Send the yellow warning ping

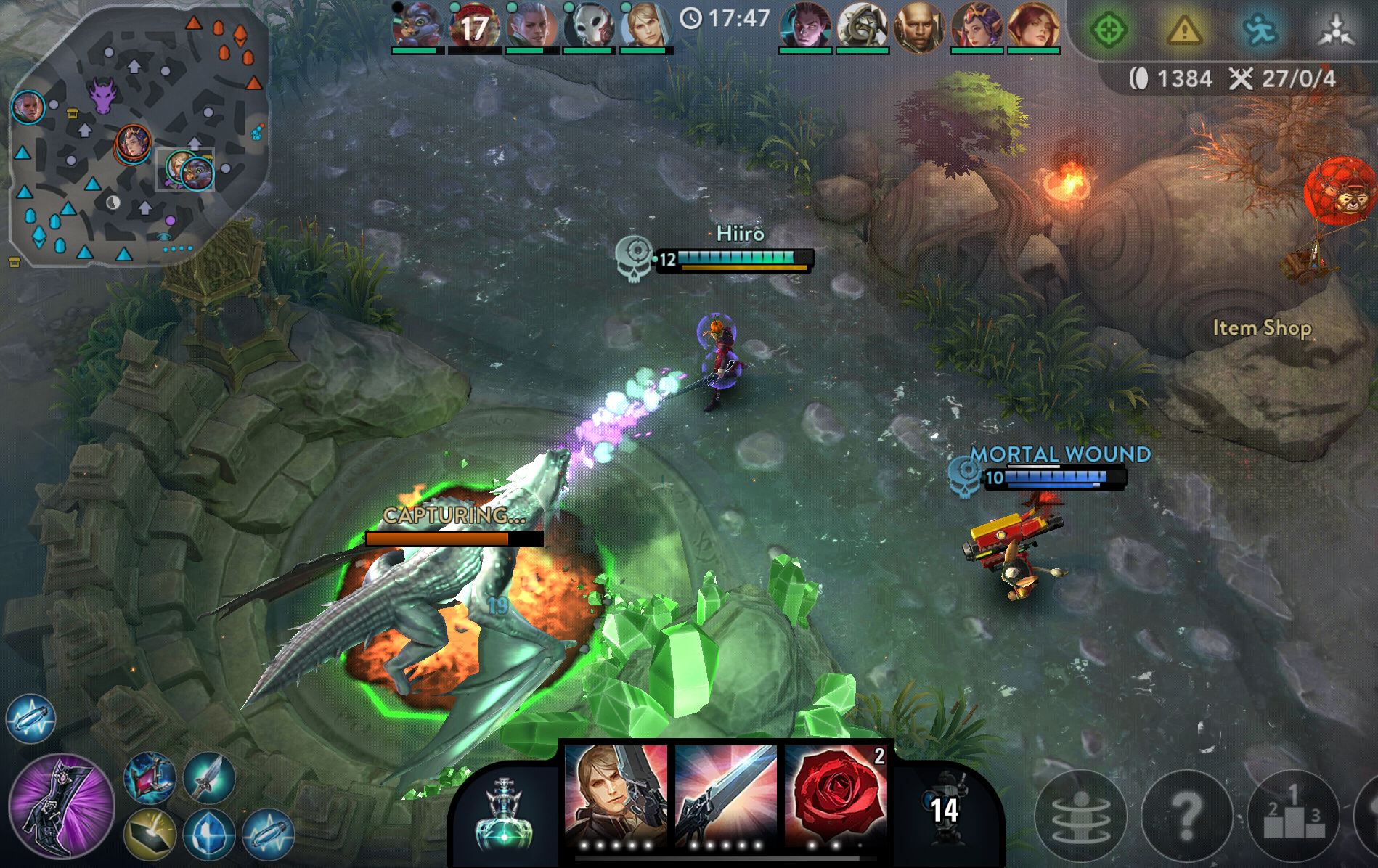tap(1184, 30)
